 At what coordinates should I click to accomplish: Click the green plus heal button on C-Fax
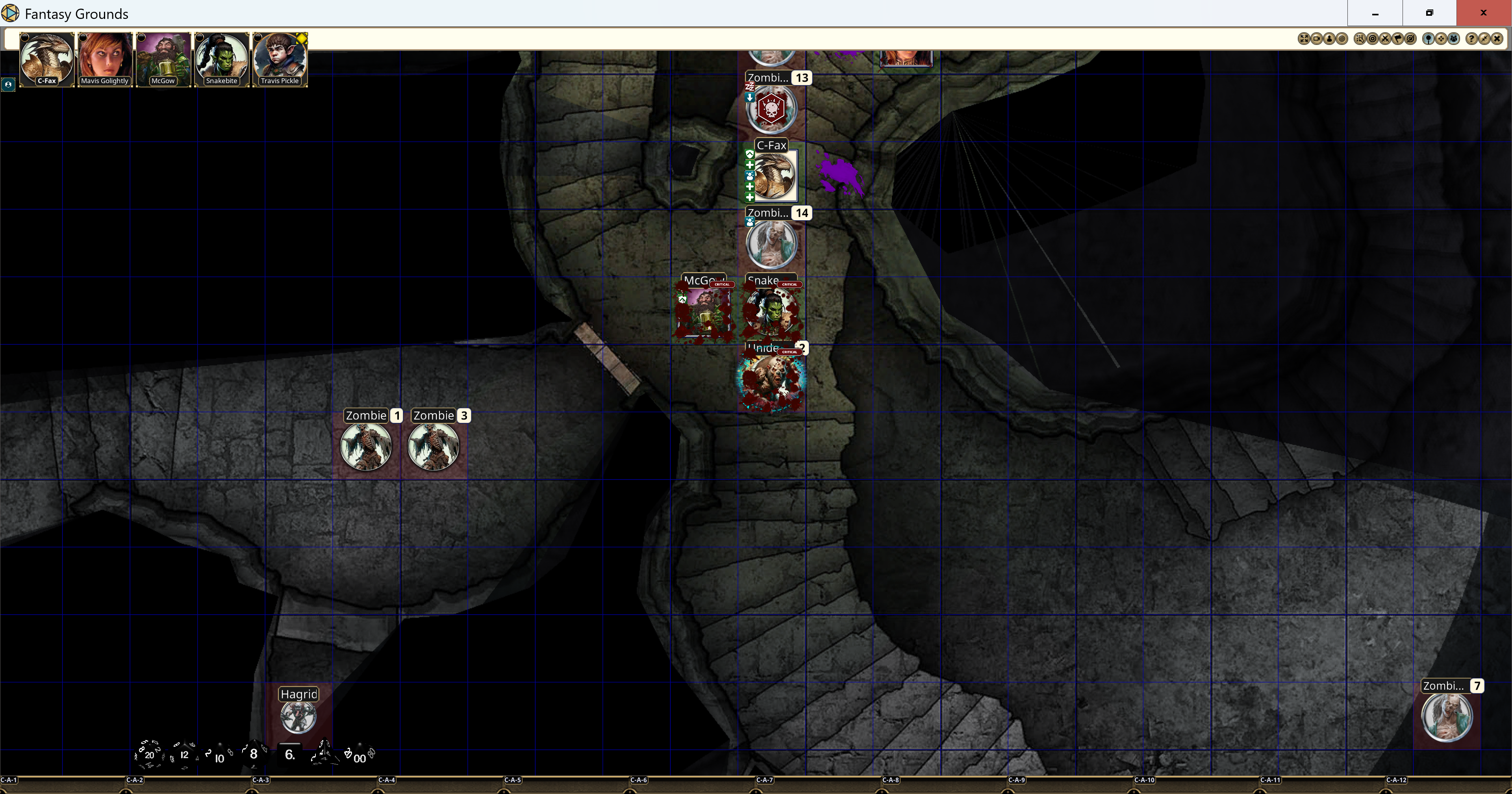750,165
